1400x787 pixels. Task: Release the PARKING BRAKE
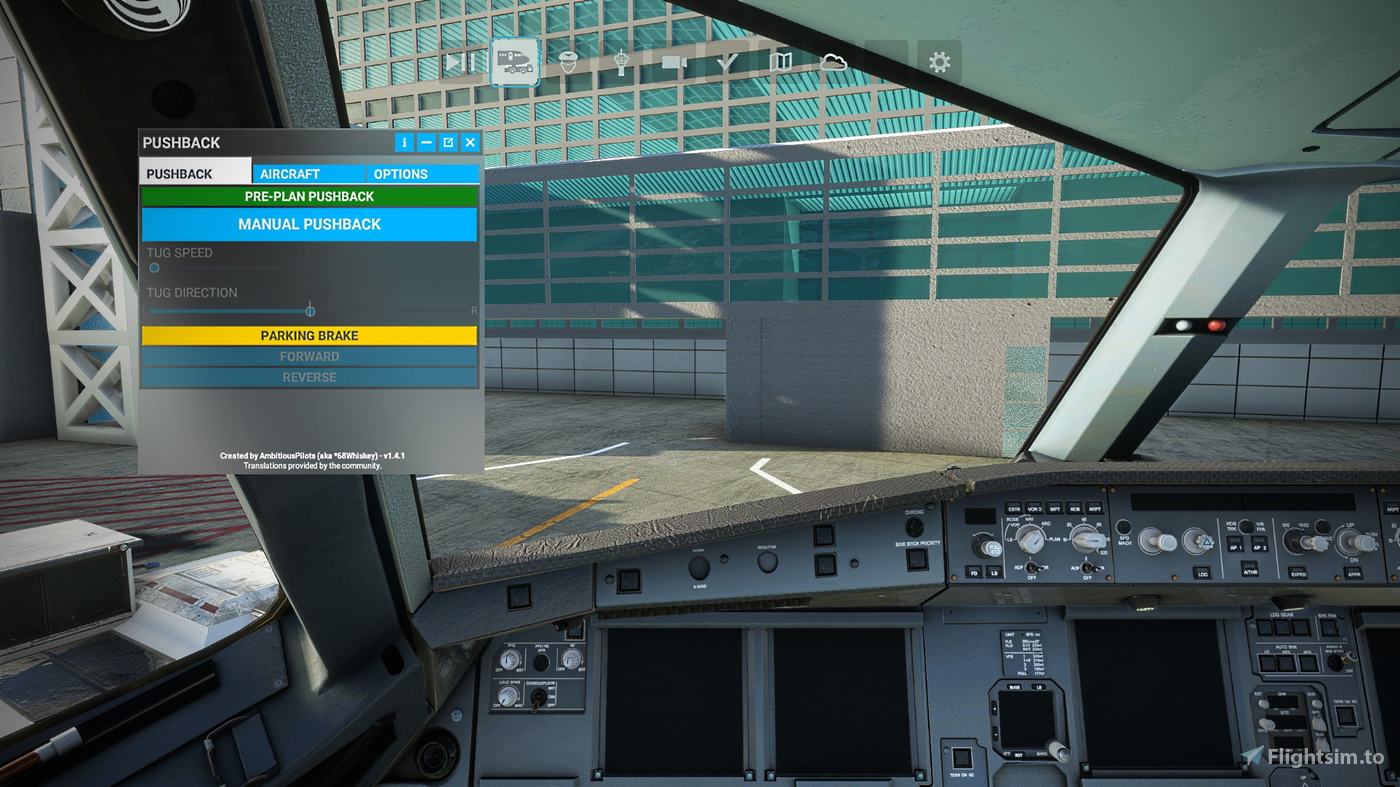(309, 335)
